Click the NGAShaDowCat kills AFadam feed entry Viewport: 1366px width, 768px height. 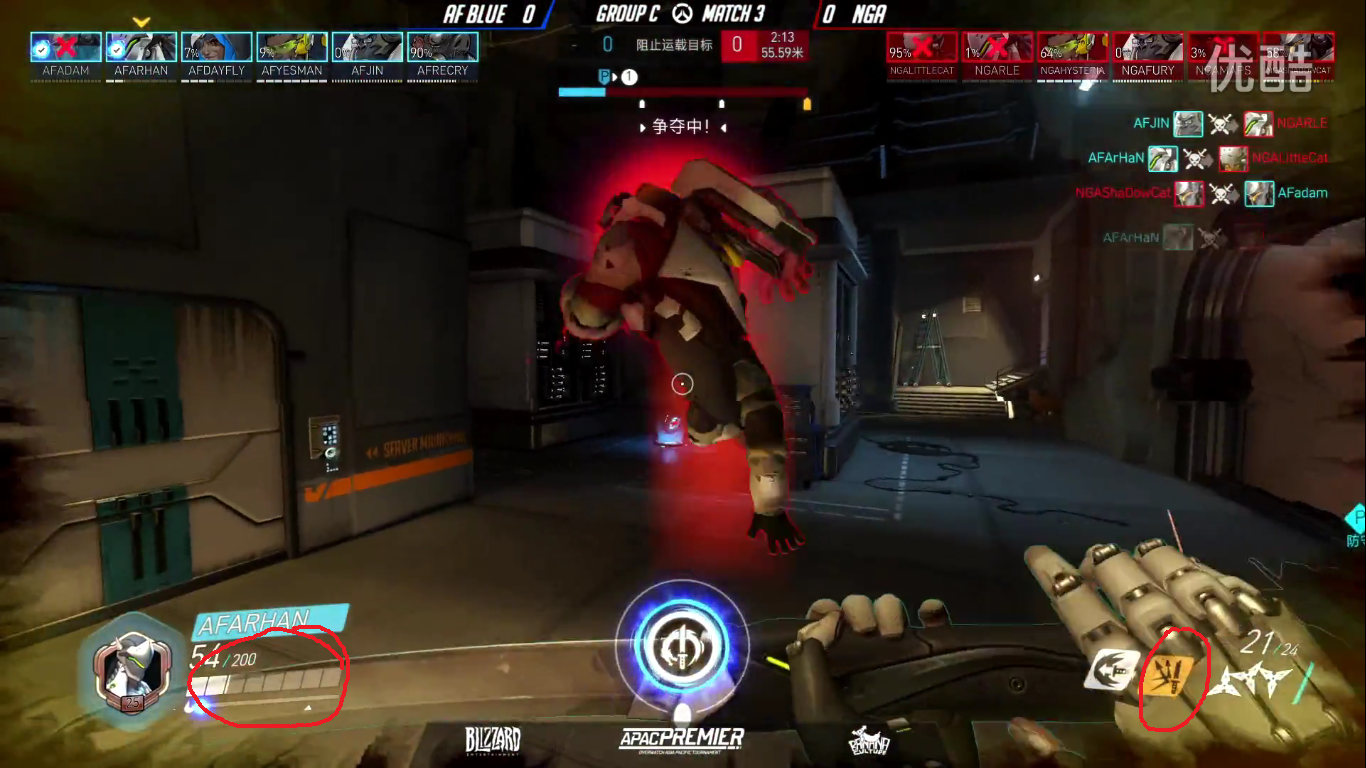click(1201, 193)
